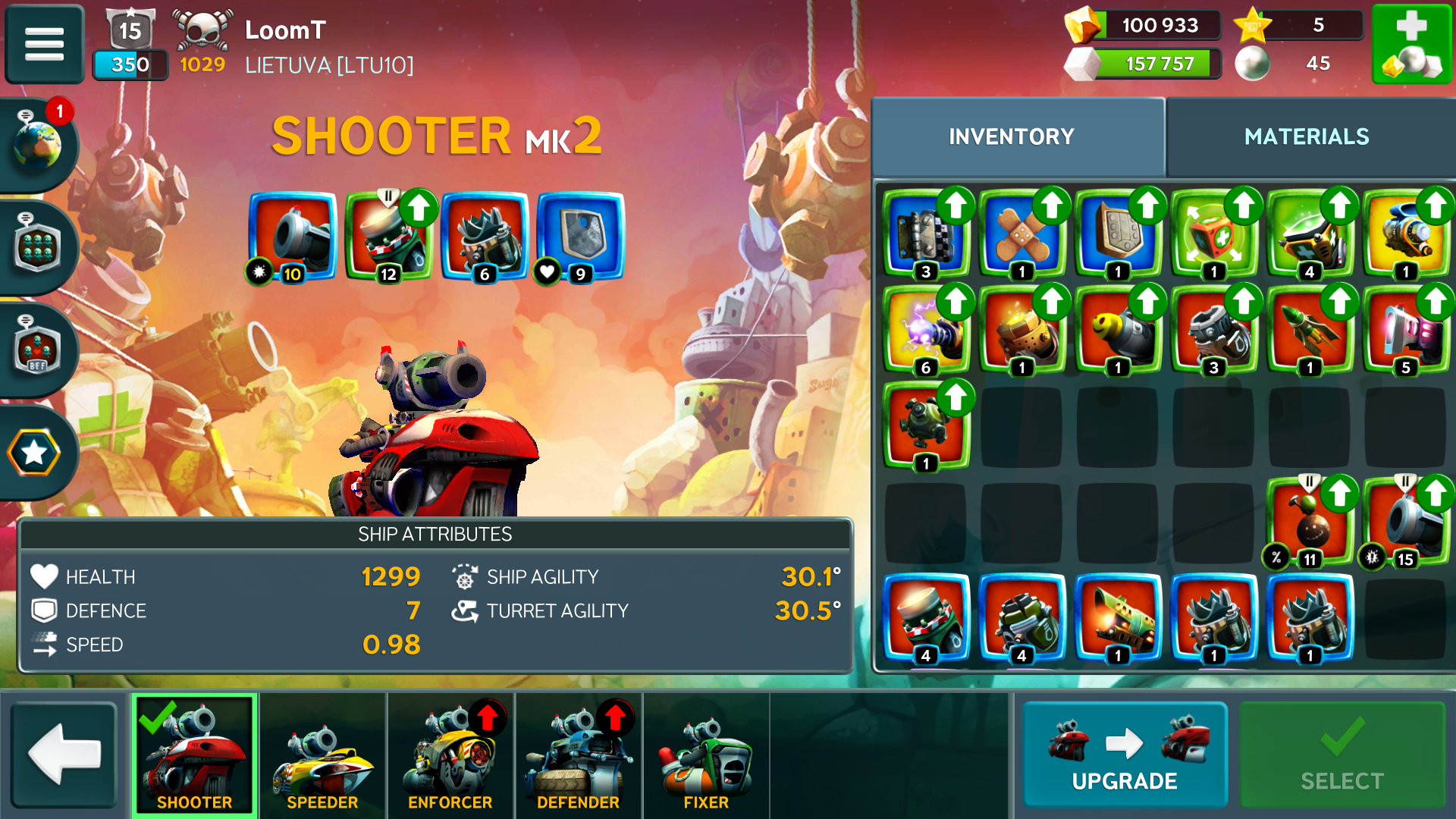Select the rocket missile inventory item
The image size is (1456, 819).
point(1309,331)
